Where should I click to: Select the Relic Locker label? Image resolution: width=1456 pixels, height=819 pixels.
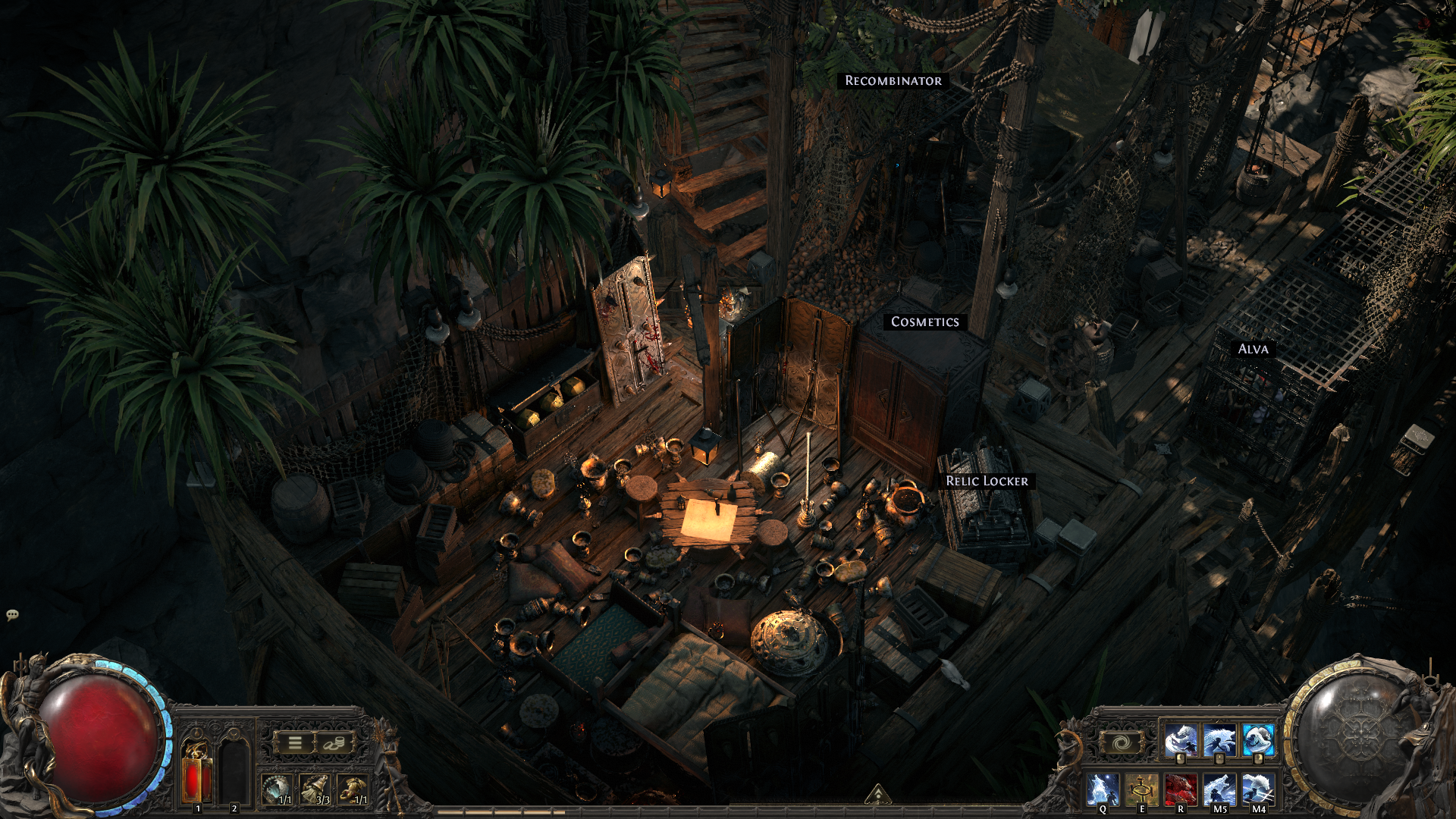(x=987, y=481)
